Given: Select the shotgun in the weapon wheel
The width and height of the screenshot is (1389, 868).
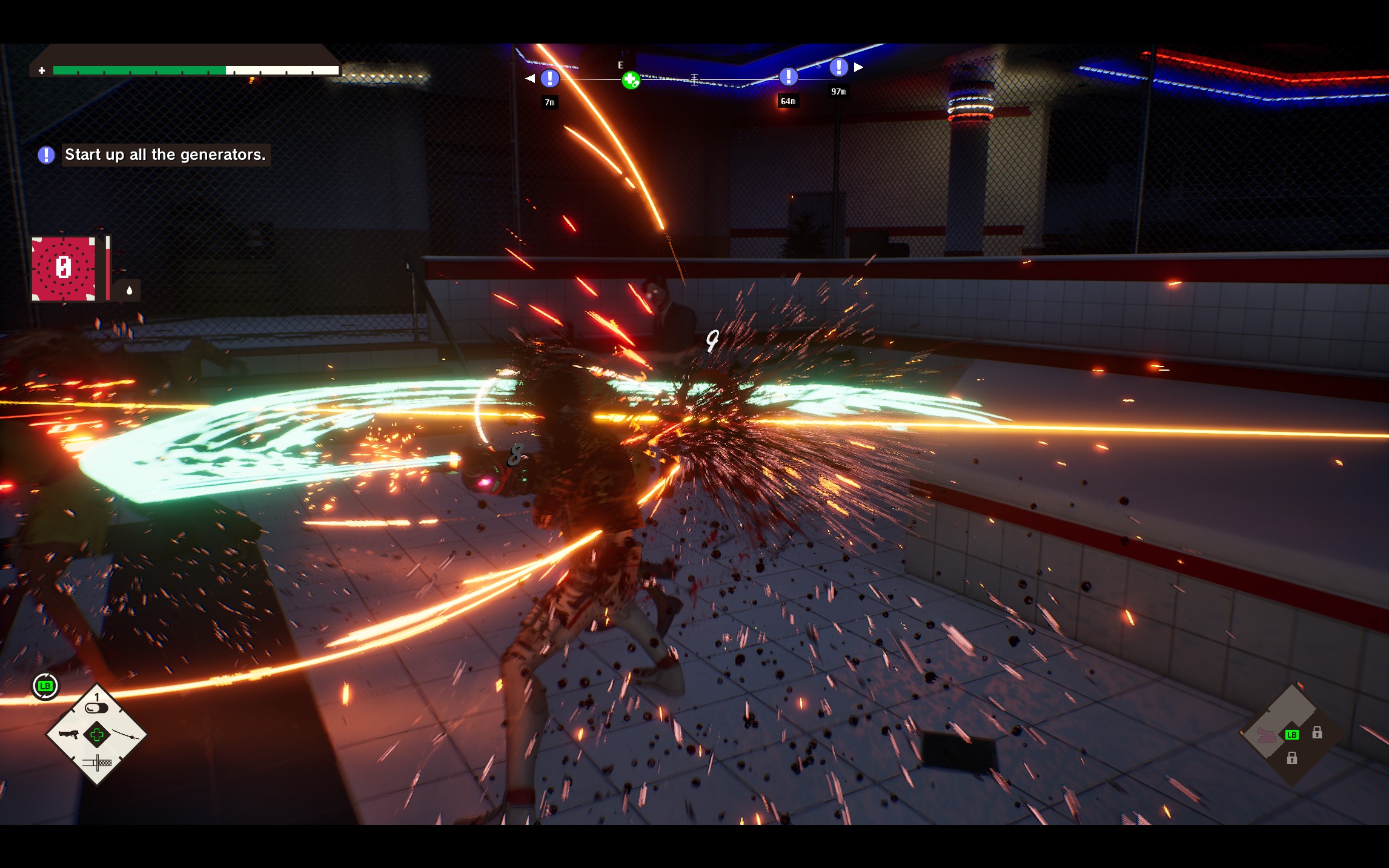Looking at the screenshot, I should coord(69,734).
